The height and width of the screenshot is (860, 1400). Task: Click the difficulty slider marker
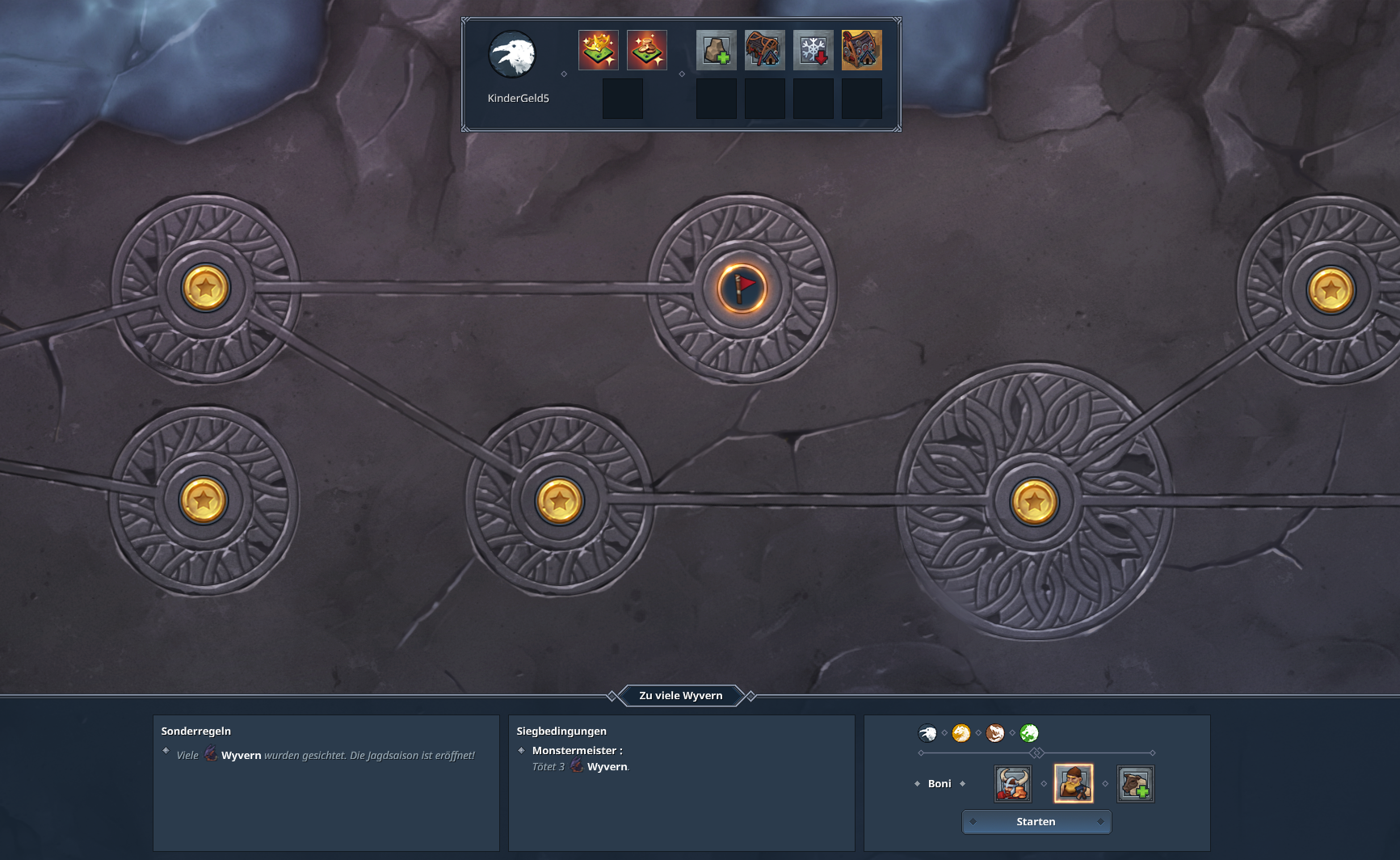pyautogui.click(x=1036, y=752)
